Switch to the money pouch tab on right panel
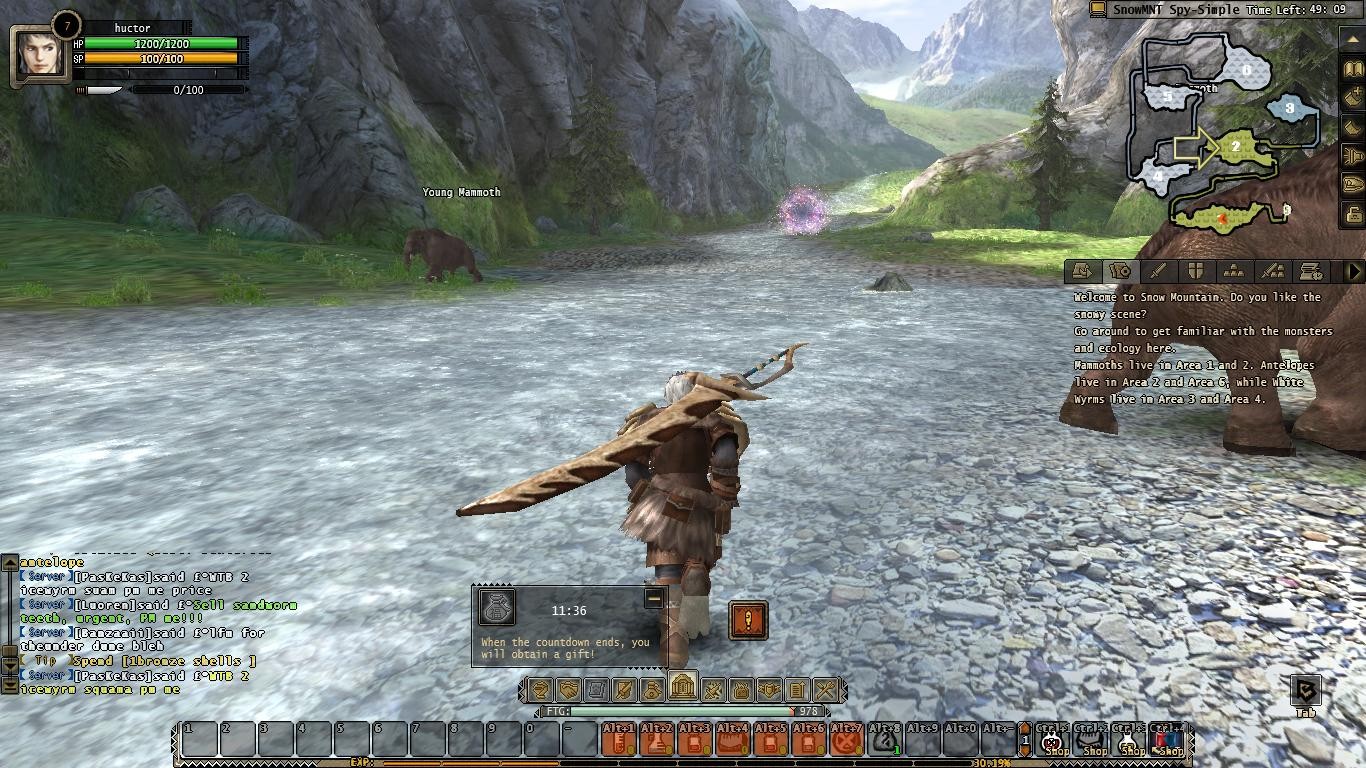Screen dimensions: 1366x768 (1118, 271)
